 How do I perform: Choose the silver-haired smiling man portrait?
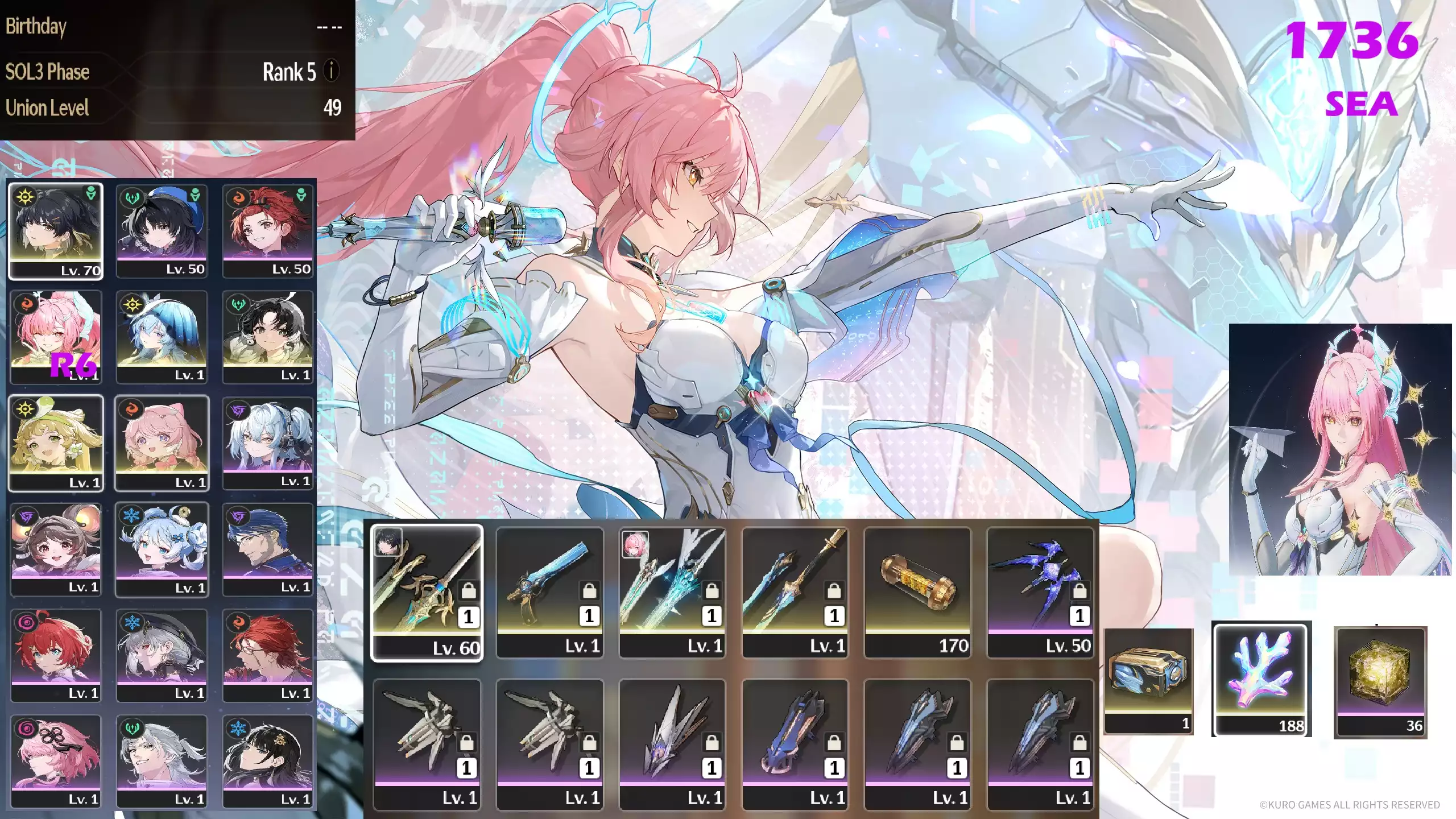162,760
